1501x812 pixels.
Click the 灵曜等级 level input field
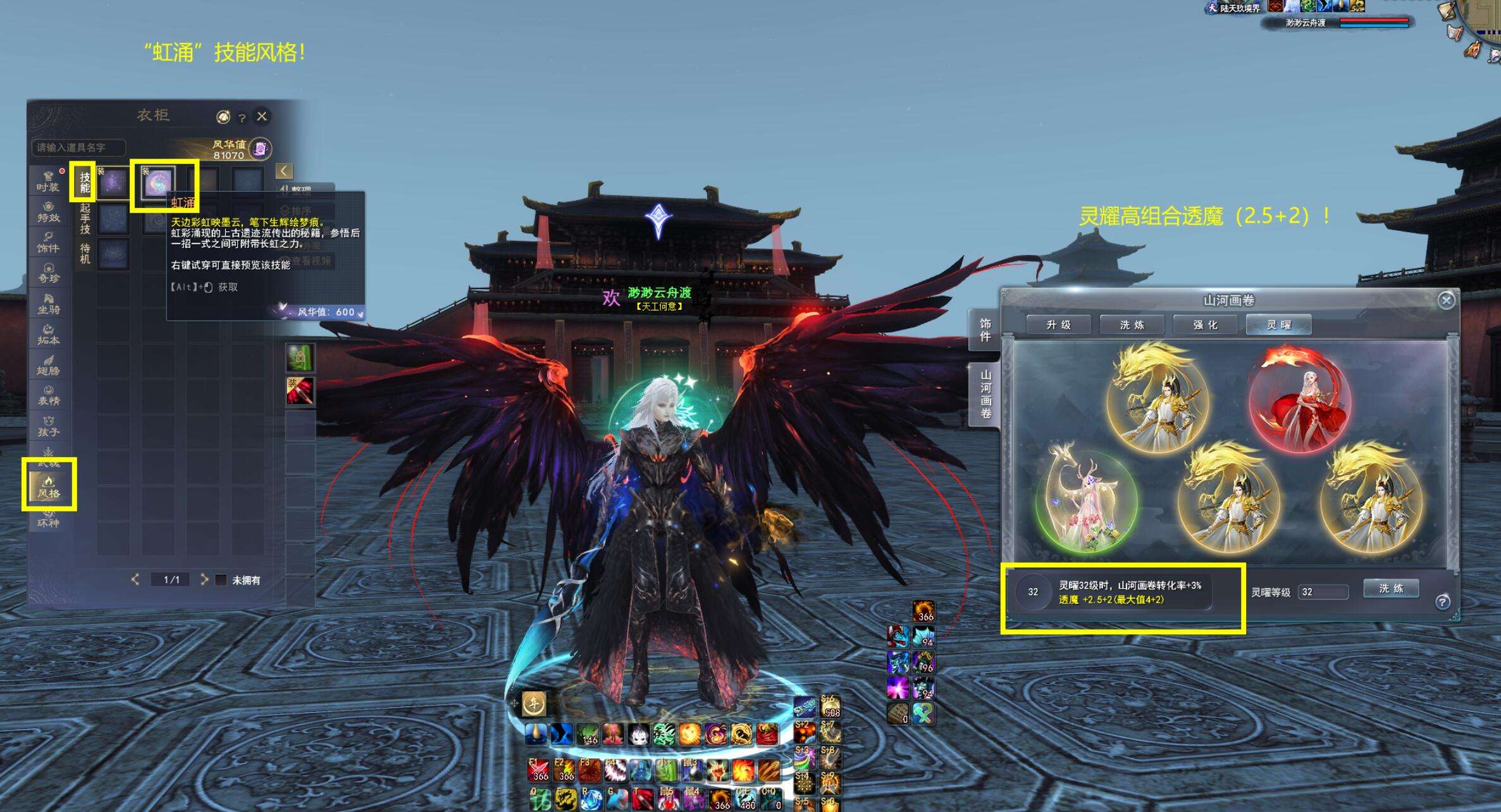pyautogui.click(x=1323, y=592)
